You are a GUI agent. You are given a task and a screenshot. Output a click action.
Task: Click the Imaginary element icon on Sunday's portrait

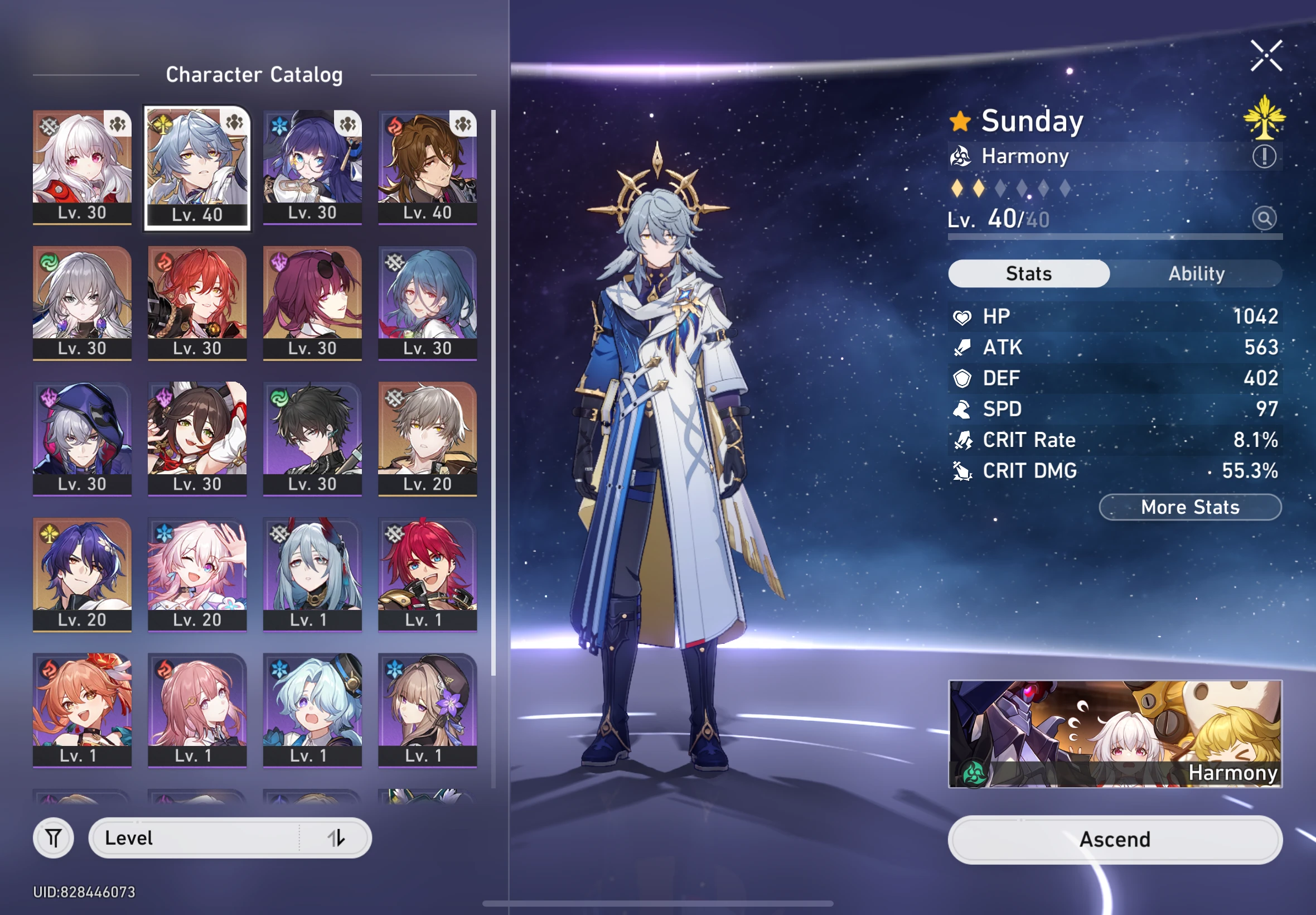[162, 124]
